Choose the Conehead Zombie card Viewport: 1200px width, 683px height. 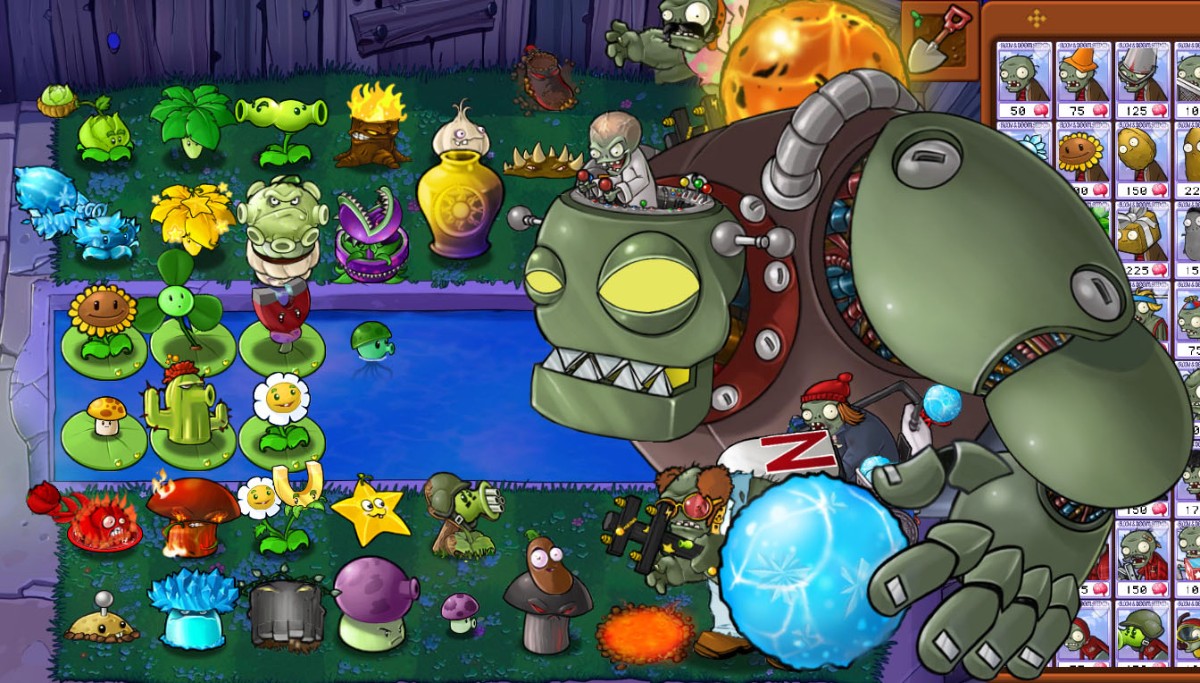(1083, 80)
